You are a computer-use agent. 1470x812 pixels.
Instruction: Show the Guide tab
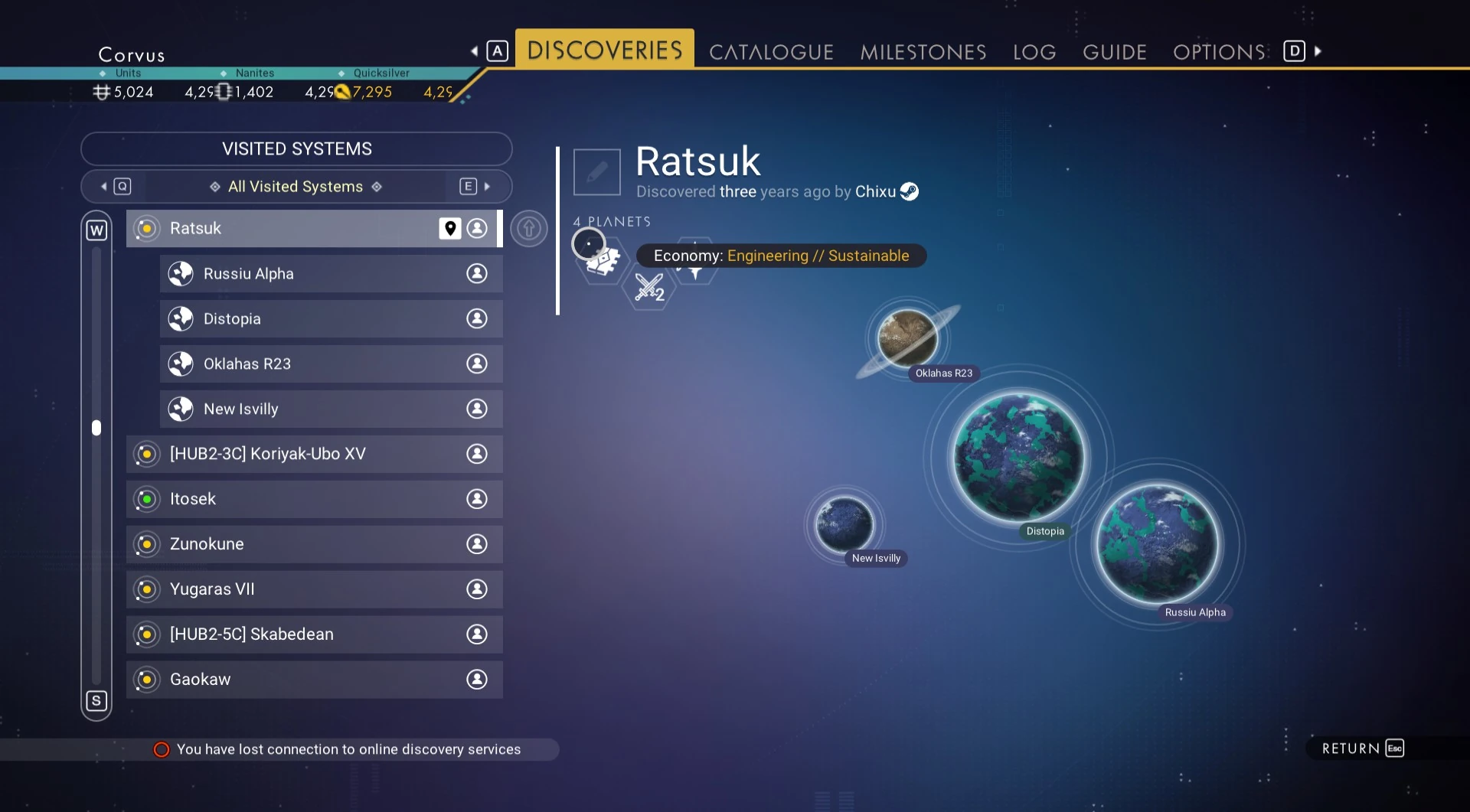point(1114,52)
